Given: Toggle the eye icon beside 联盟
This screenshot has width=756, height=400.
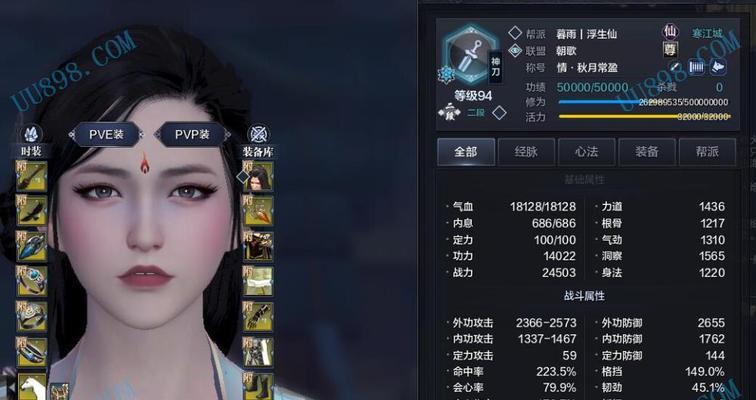Looking at the screenshot, I should pos(515,51).
